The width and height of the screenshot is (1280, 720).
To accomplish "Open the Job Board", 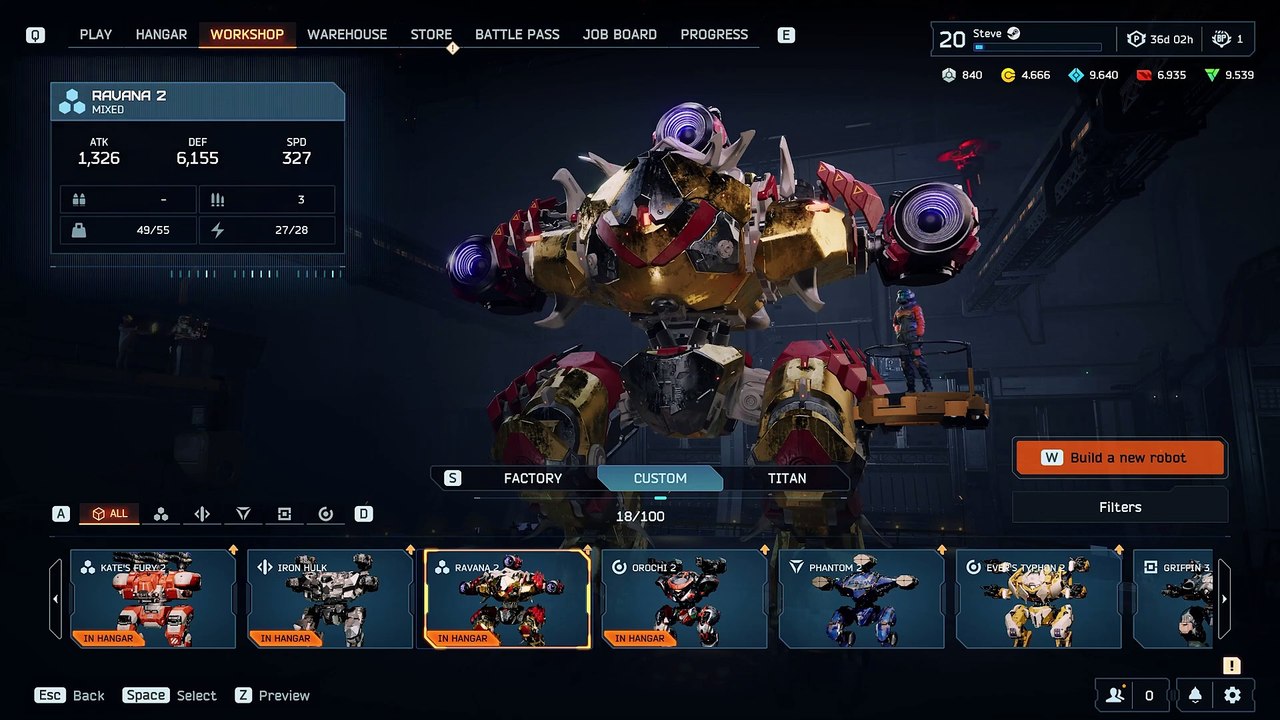I will tap(620, 34).
